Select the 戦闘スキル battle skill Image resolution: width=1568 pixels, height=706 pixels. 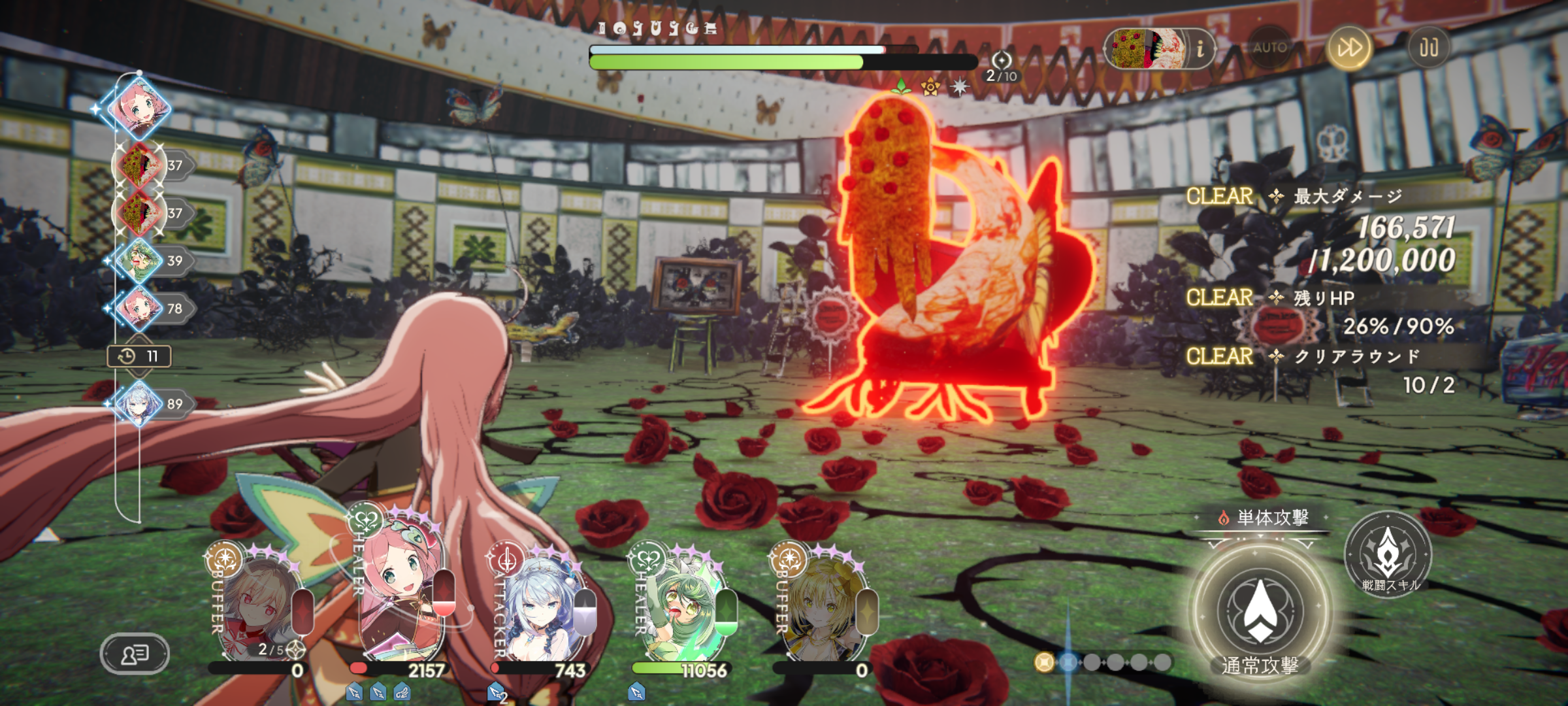pos(1388,554)
